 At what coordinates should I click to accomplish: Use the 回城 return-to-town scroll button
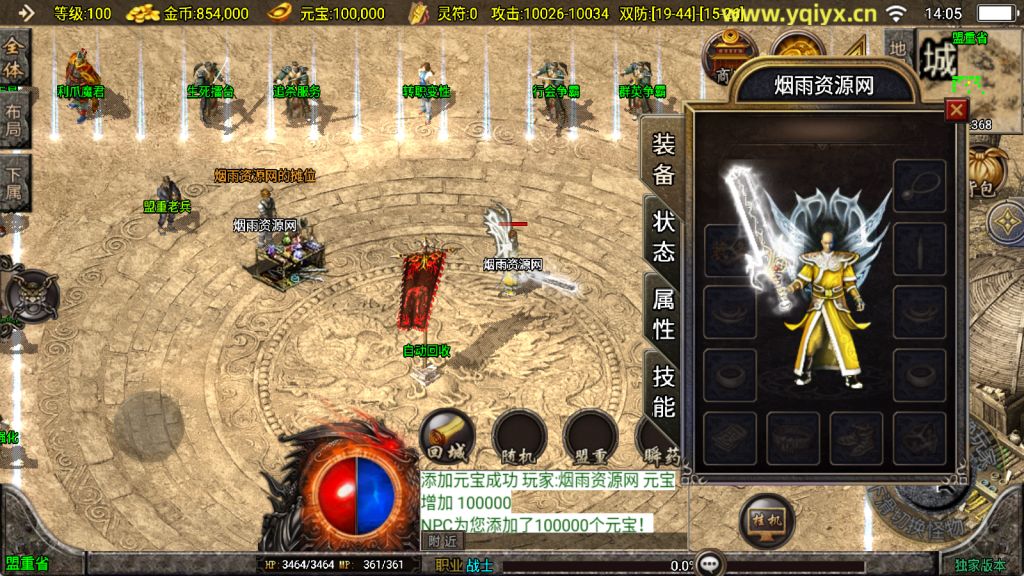point(446,435)
